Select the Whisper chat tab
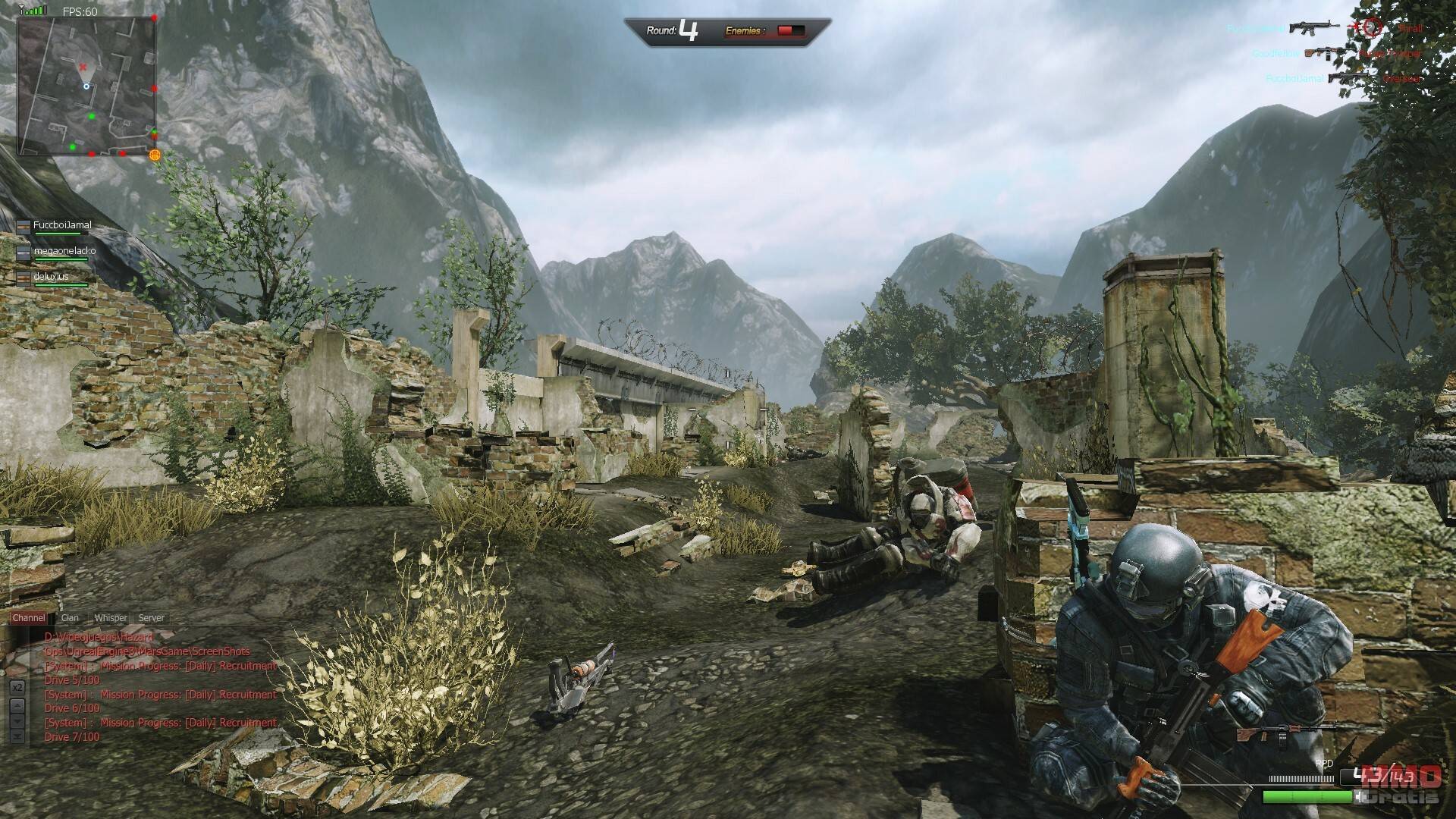Viewport: 1456px width, 819px height. click(x=111, y=618)
